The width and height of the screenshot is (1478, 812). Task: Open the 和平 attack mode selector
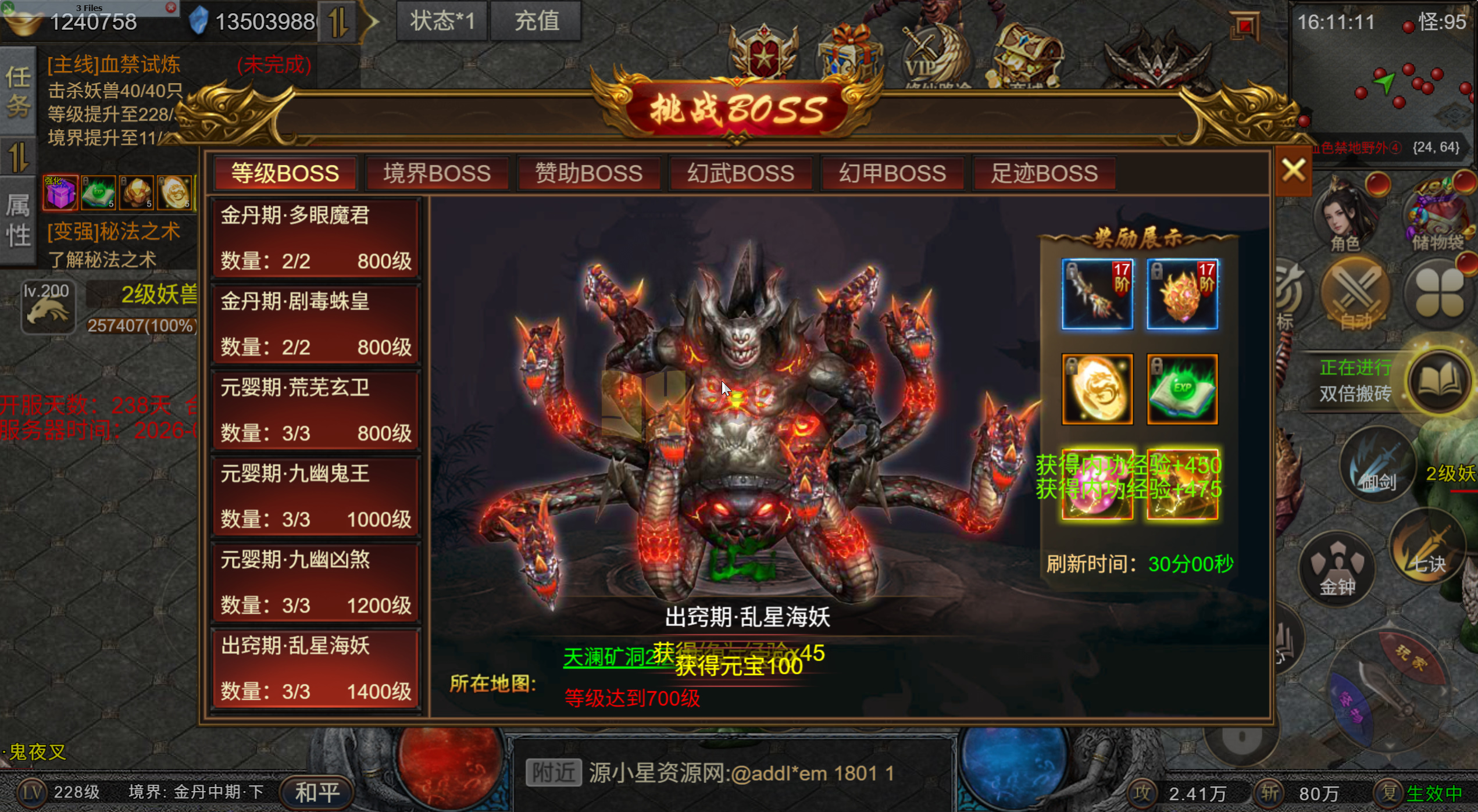click(x=314, y=792)
